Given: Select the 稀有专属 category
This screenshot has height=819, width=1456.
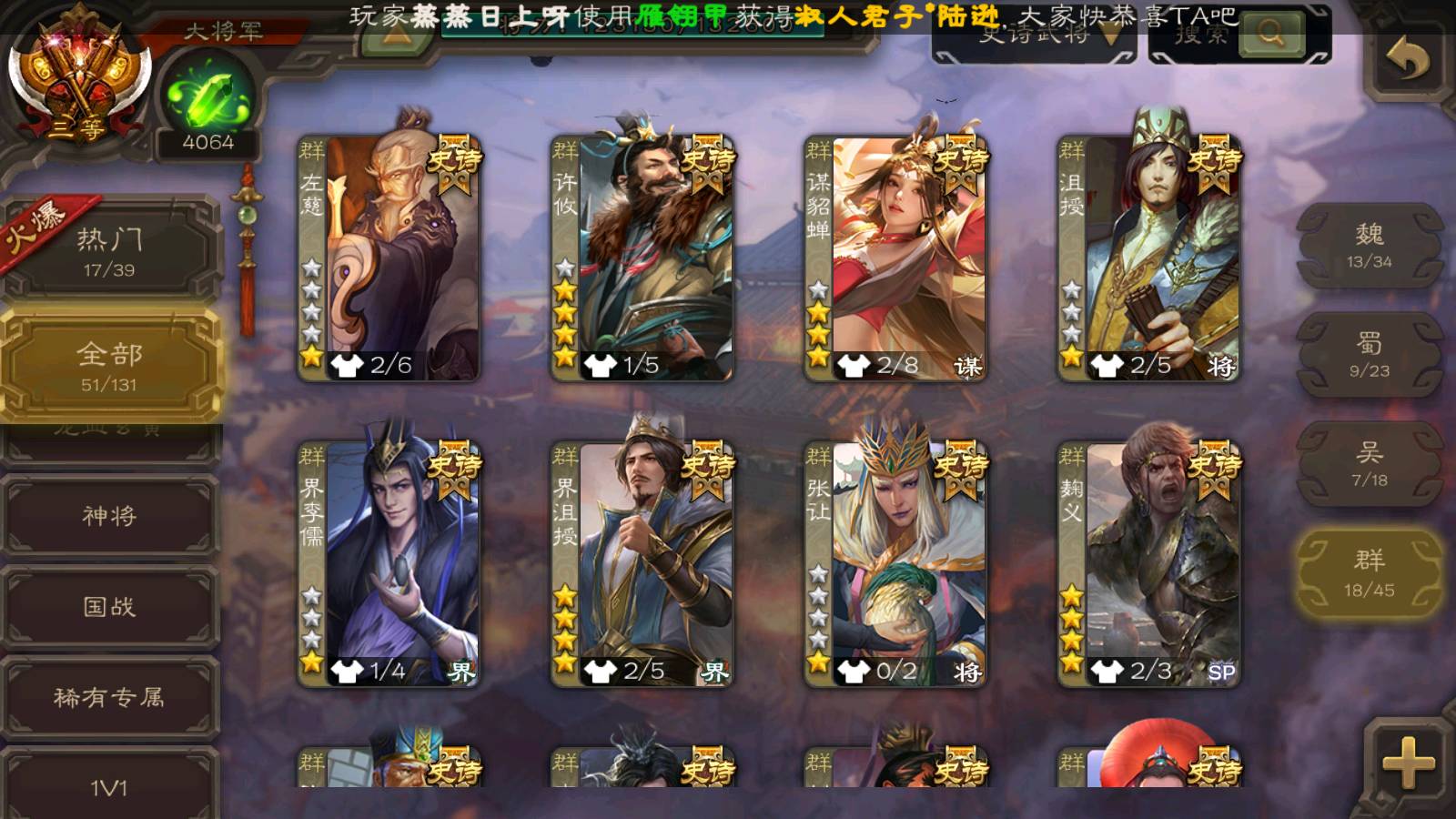Looking at the screenshot, I should (x=109, y=697).
